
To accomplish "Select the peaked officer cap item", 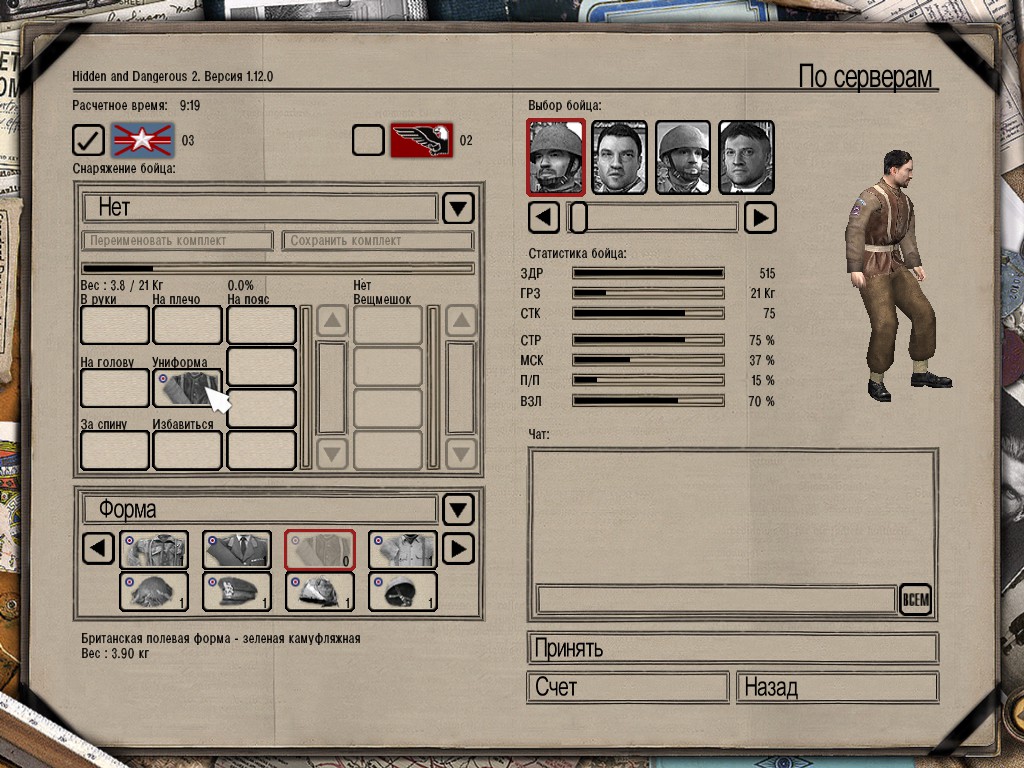I will click(237, 591).
